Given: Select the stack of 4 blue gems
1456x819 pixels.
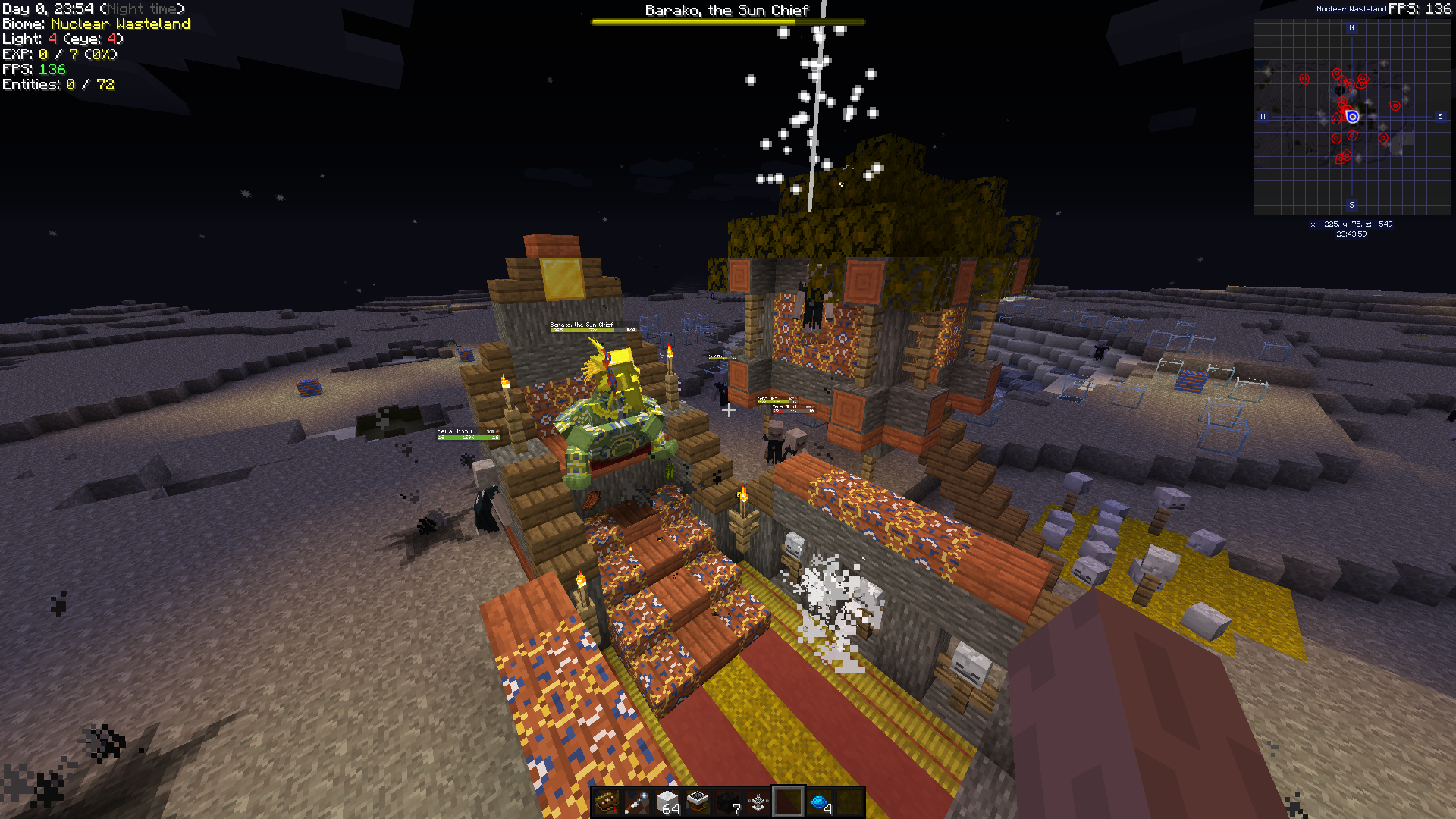Looking at the screenshot, I should coord(817,802).
